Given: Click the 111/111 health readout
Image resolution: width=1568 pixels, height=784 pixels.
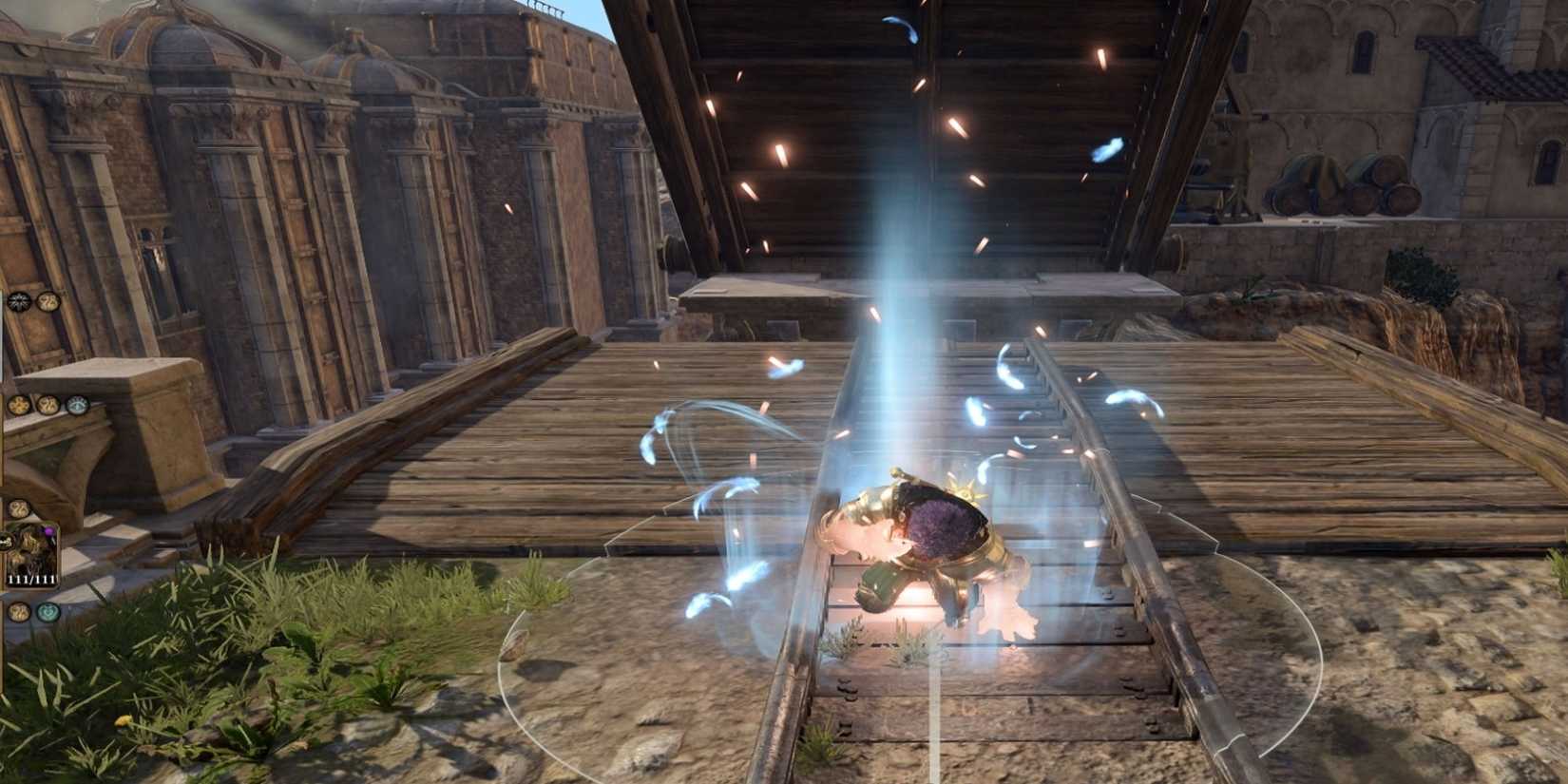Looking at the screenshot, I should tap(30, 580).
